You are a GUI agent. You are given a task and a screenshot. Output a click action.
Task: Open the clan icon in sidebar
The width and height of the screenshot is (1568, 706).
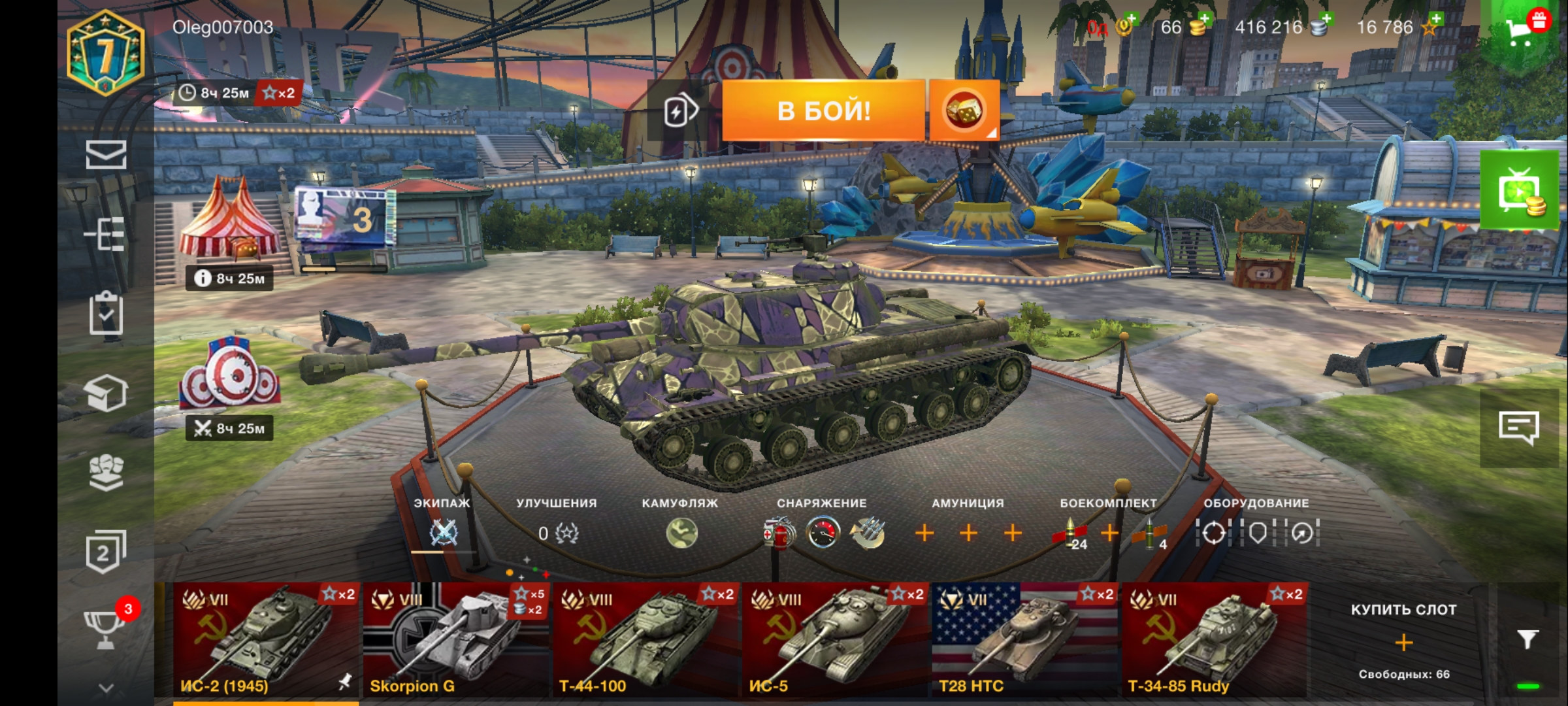pos(106,472)
